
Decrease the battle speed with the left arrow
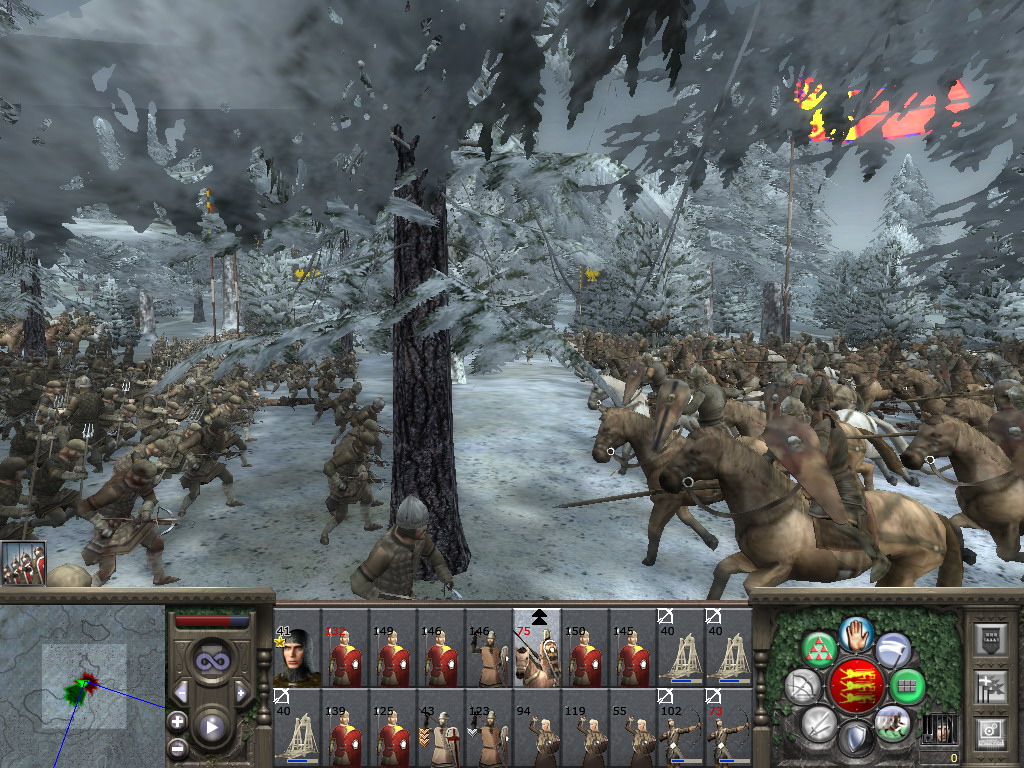181,693
